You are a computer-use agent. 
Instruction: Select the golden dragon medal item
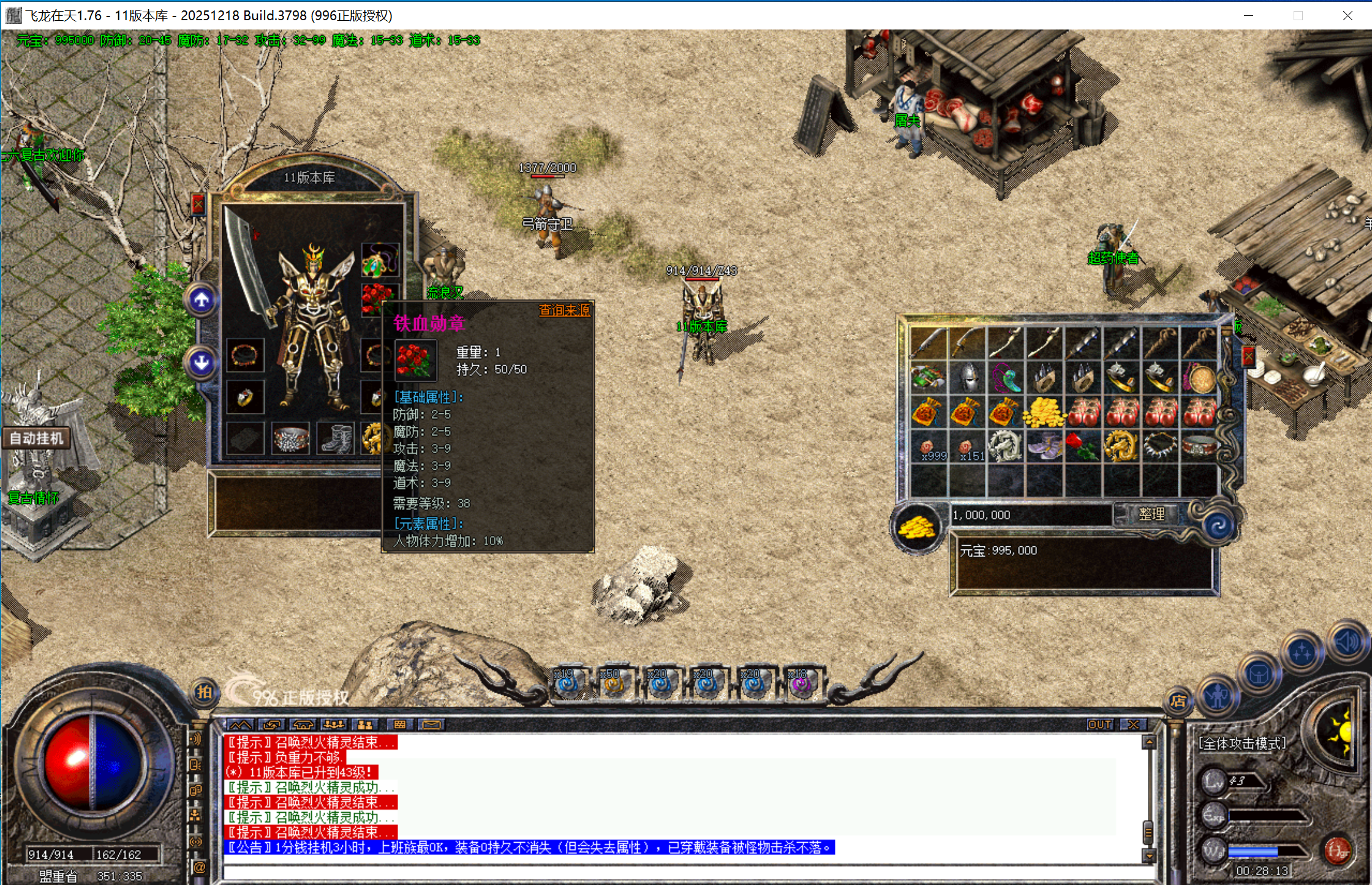tap(1121, 446)
